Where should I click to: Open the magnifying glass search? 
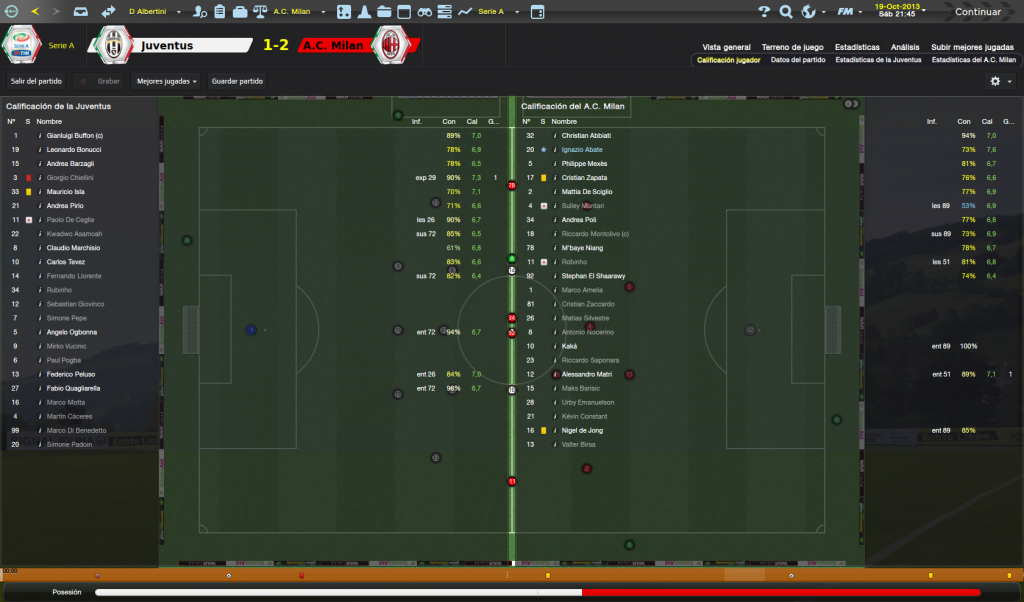coord(786,12)
